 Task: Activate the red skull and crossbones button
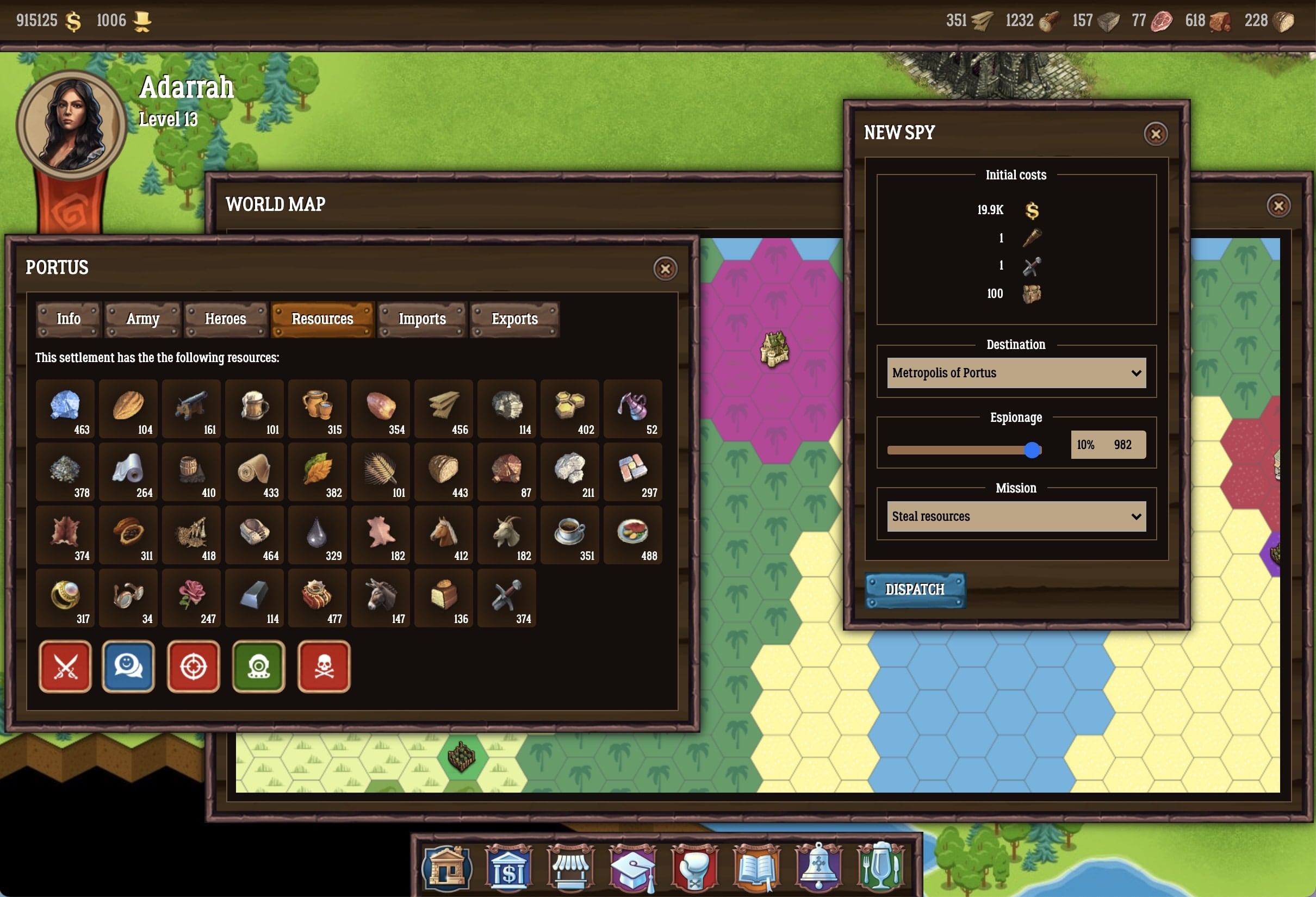point(324,666)
